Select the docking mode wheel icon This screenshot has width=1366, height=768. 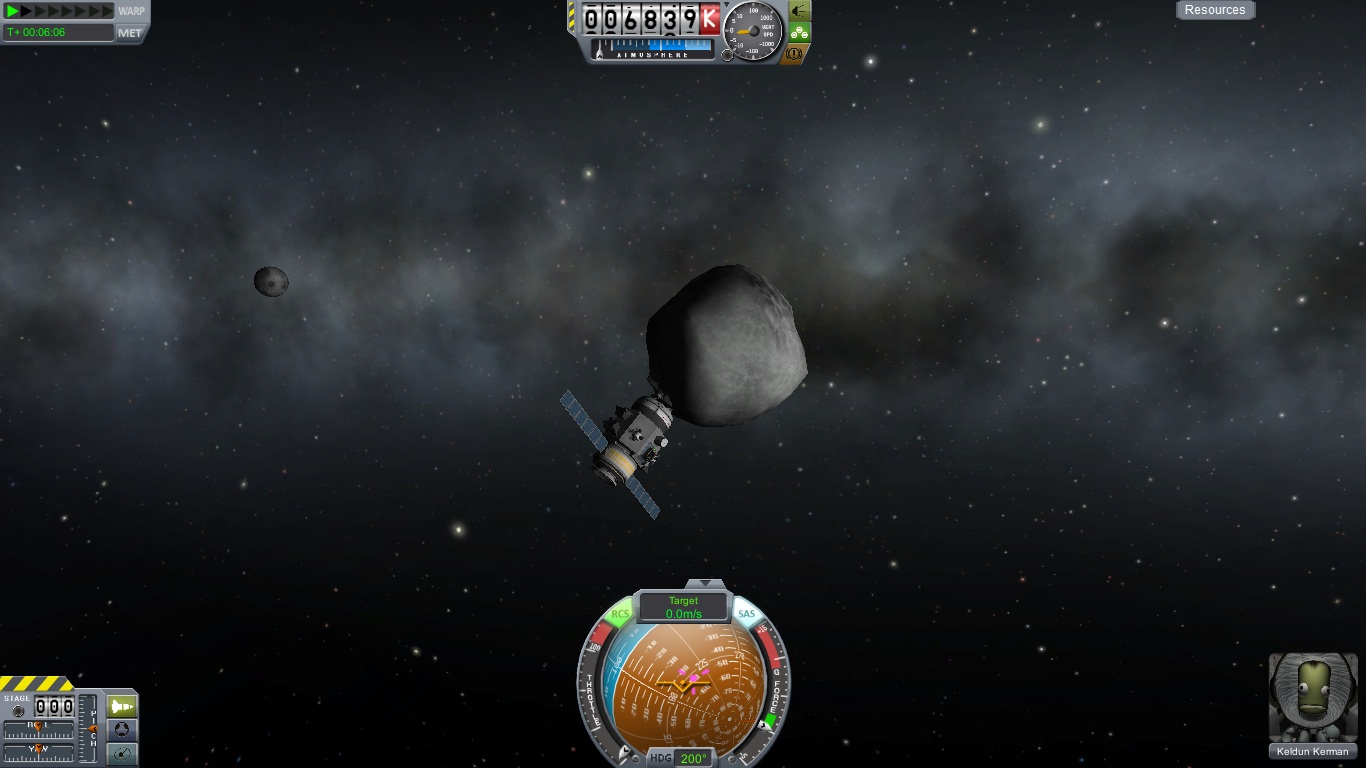[122, 731]
